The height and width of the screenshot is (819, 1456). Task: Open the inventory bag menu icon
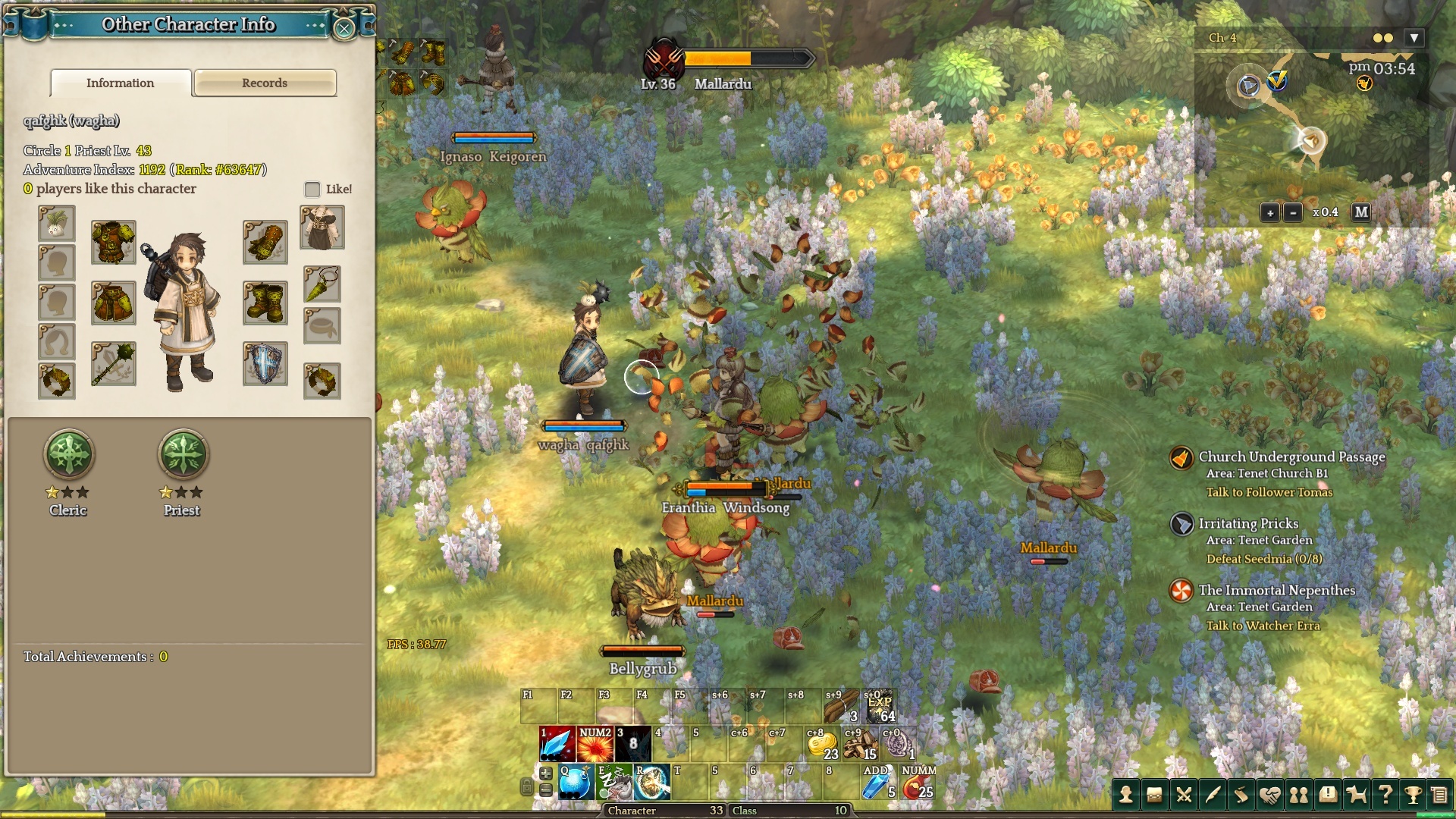1154,795
